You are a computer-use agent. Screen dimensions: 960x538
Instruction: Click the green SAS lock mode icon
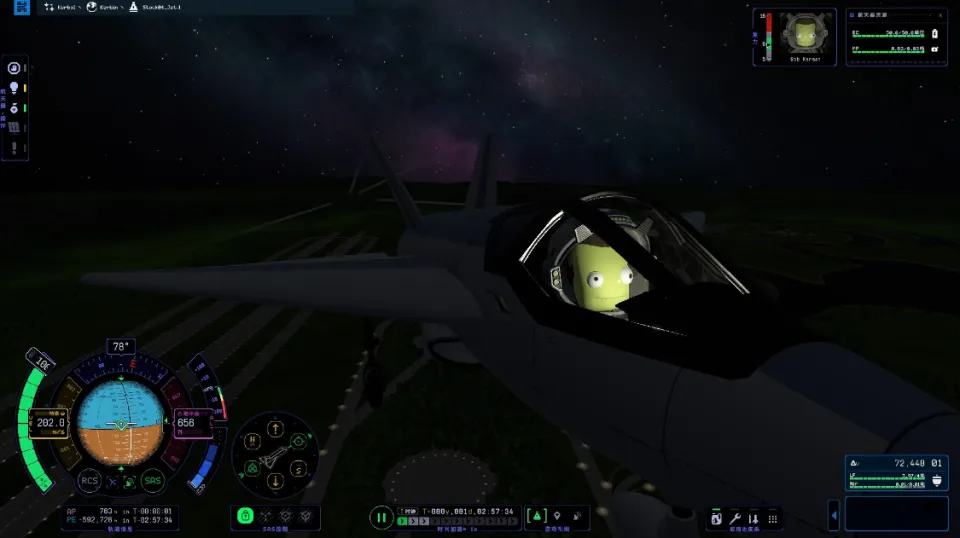[x=245, y=516]
